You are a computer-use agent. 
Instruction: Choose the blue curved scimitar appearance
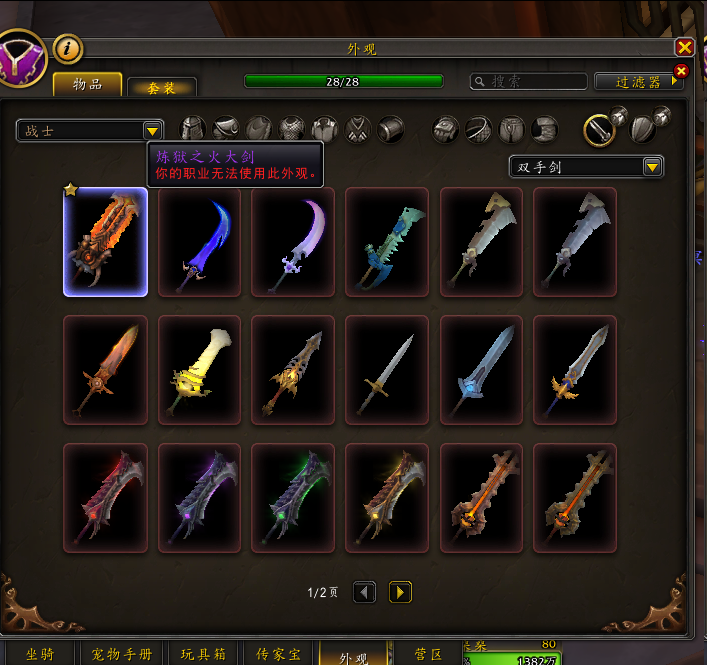200,242
